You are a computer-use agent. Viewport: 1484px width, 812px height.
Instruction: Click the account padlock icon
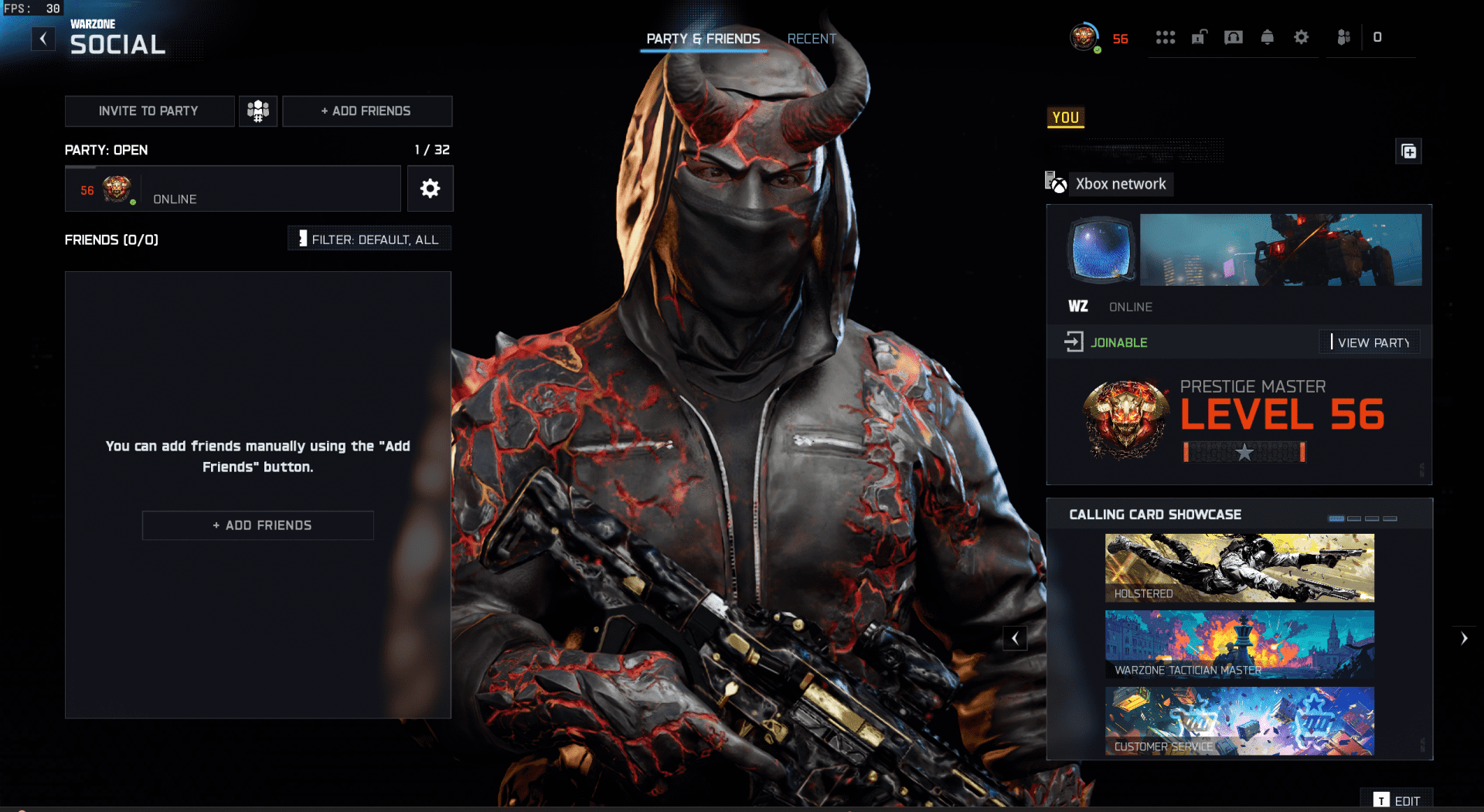pyautogui.click(x=1200, y=37)
